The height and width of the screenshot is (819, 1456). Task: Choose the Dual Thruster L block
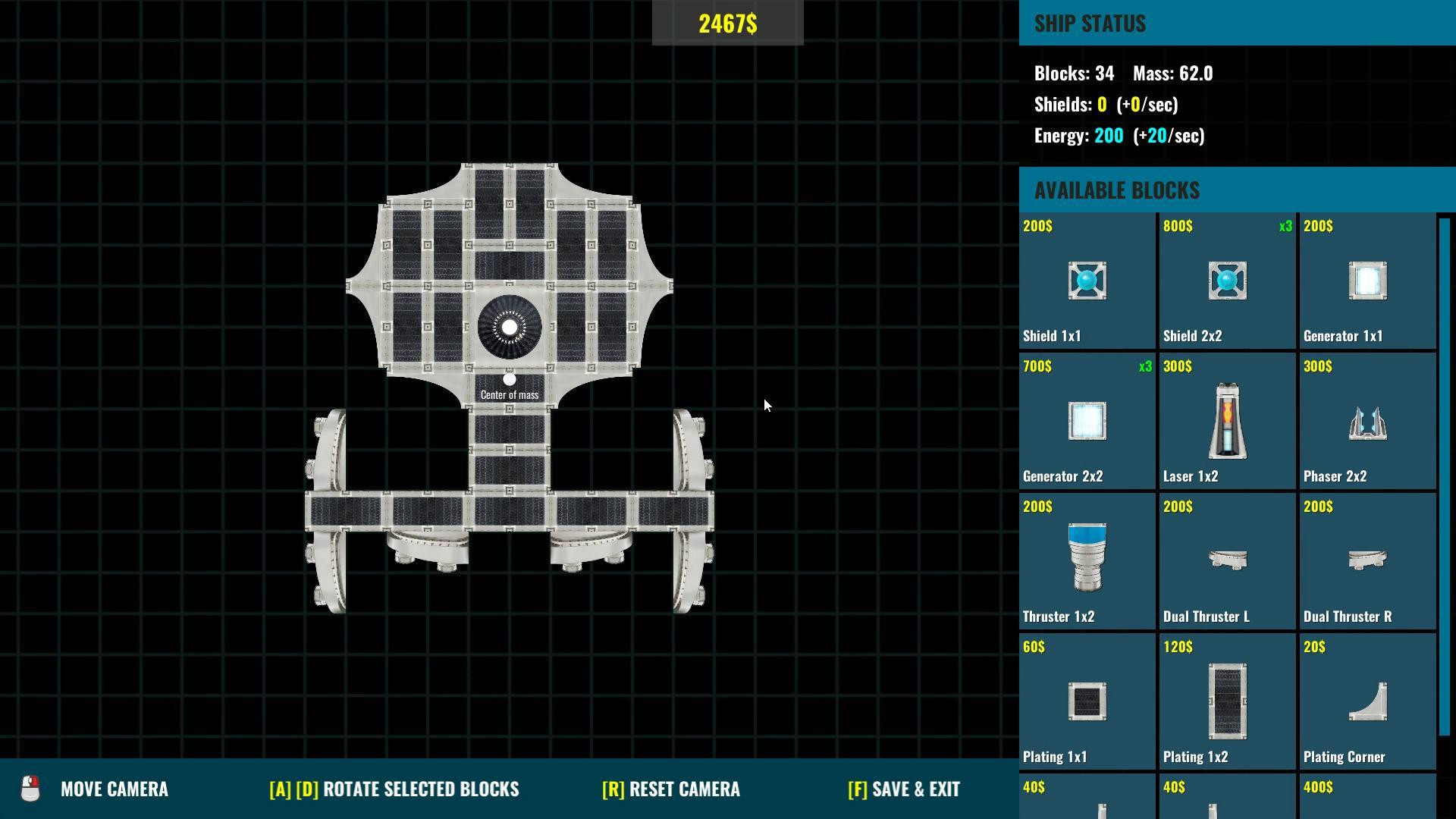(x=1226, y=561)
